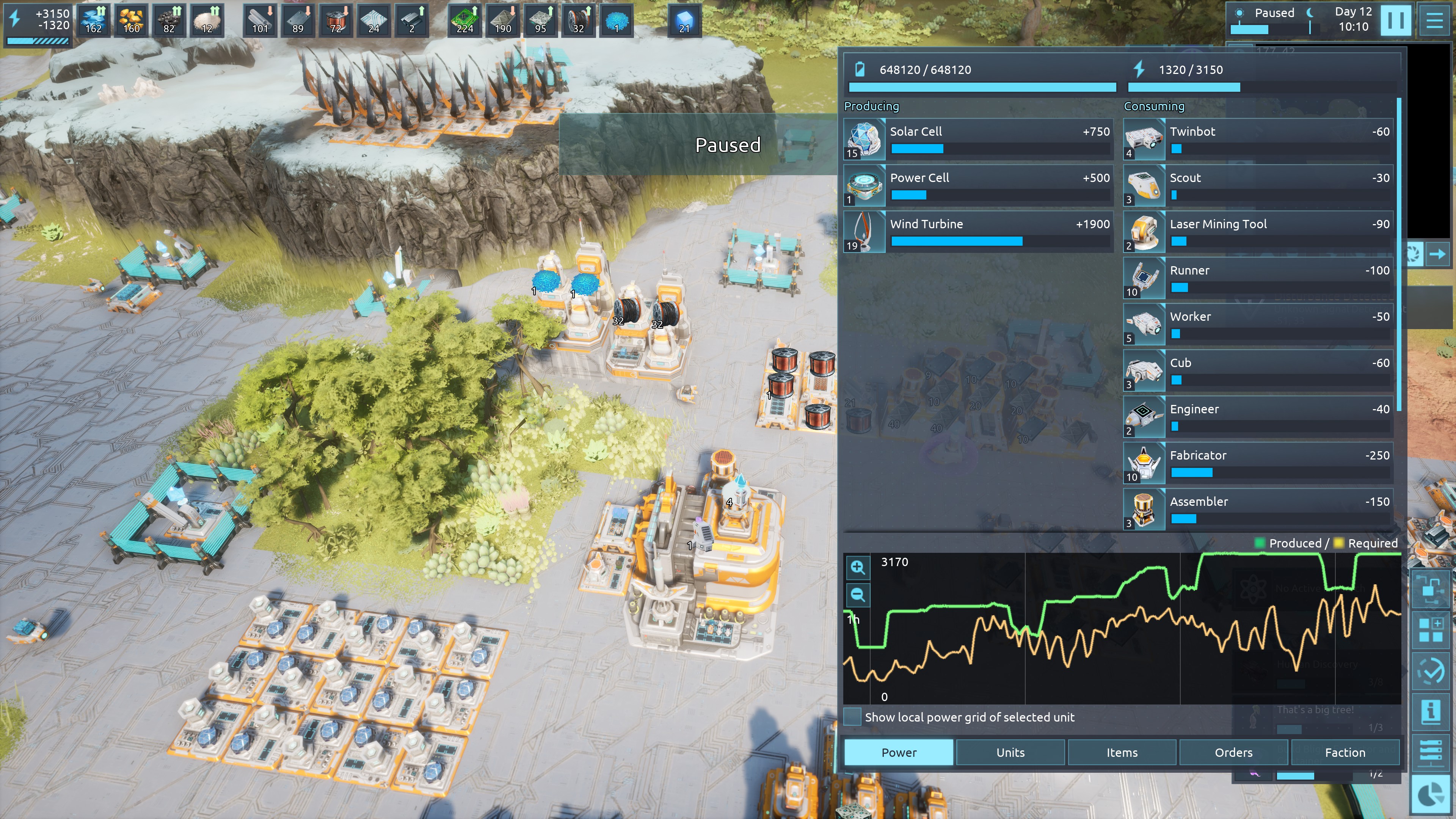
Task: Select the Twinbot consumer row
Action: (1258, 139)
